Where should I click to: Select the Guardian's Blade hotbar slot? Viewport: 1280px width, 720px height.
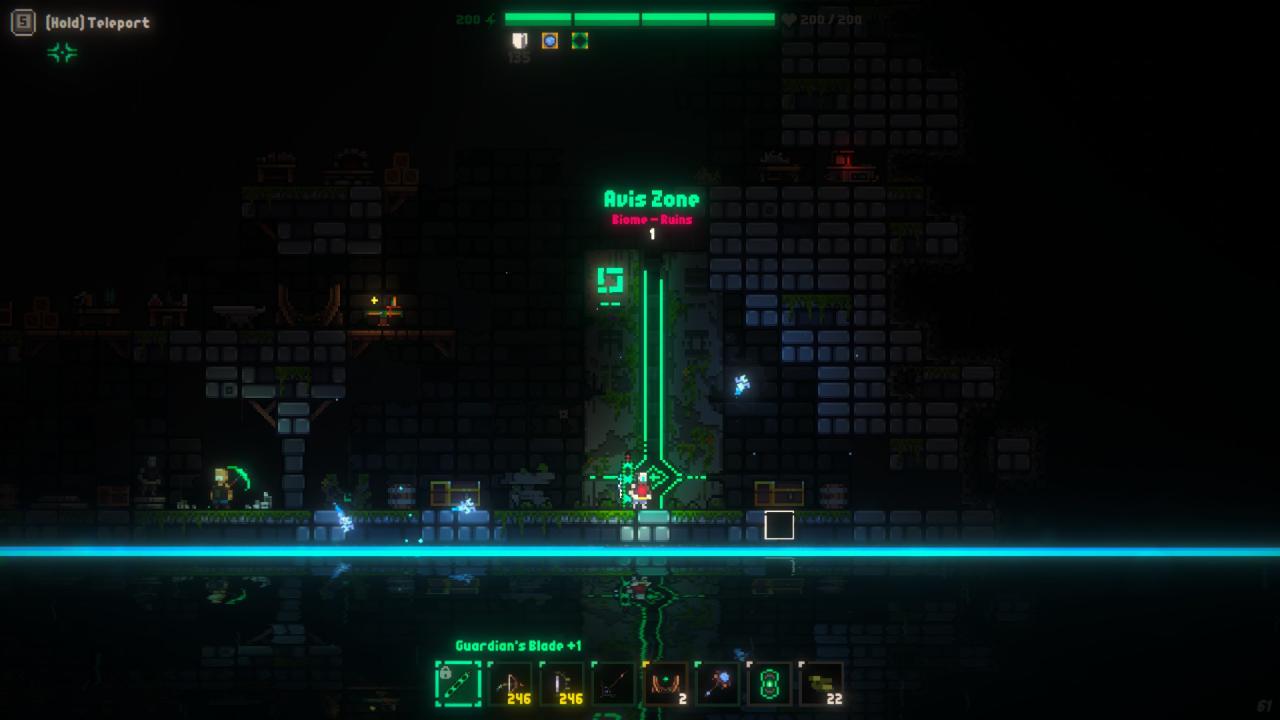(x=458, y=685)
